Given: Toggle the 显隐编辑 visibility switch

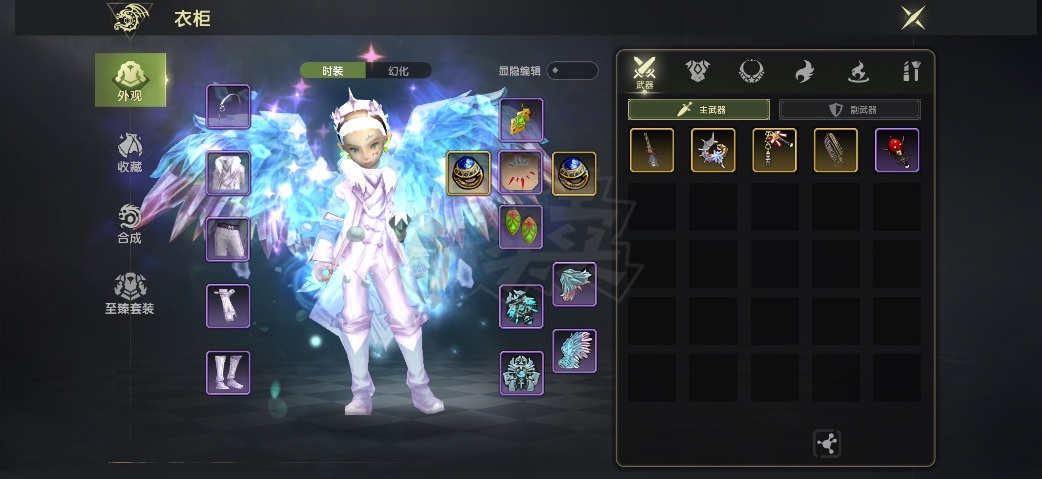Looking at the screenshot, I should coord(572,70).
